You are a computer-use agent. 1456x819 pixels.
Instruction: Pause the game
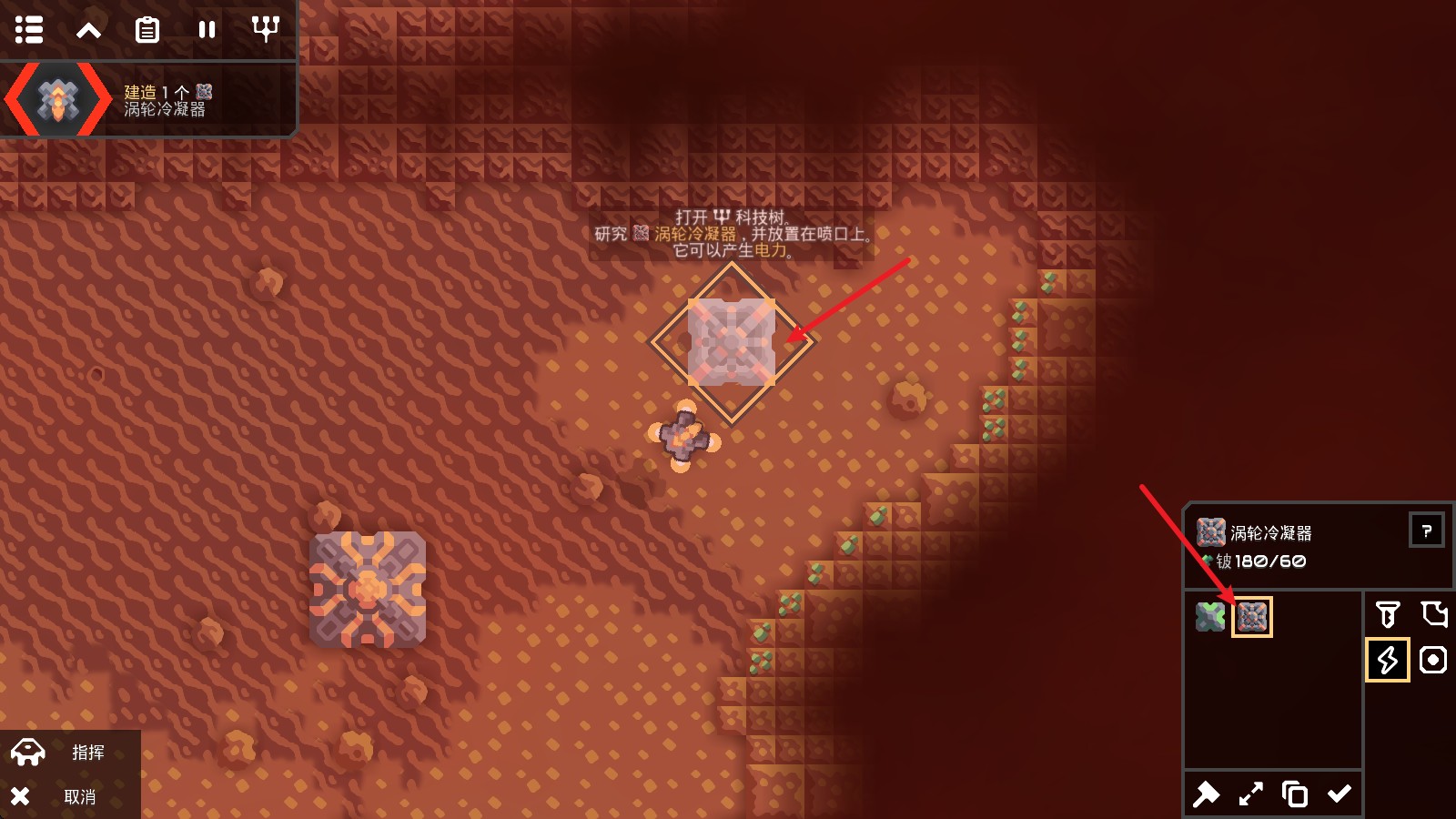click(207, 30)
